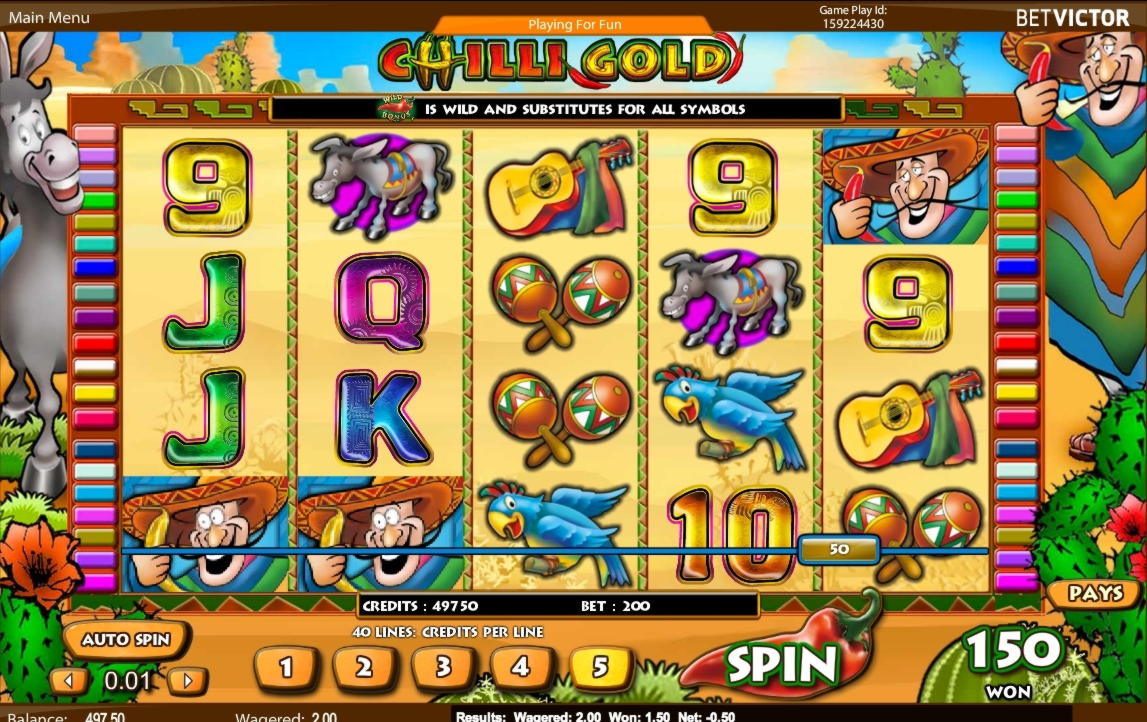This screenshot has height=722, width=1147.
Task: Open the Main Menu
Action: click(49, 17)
